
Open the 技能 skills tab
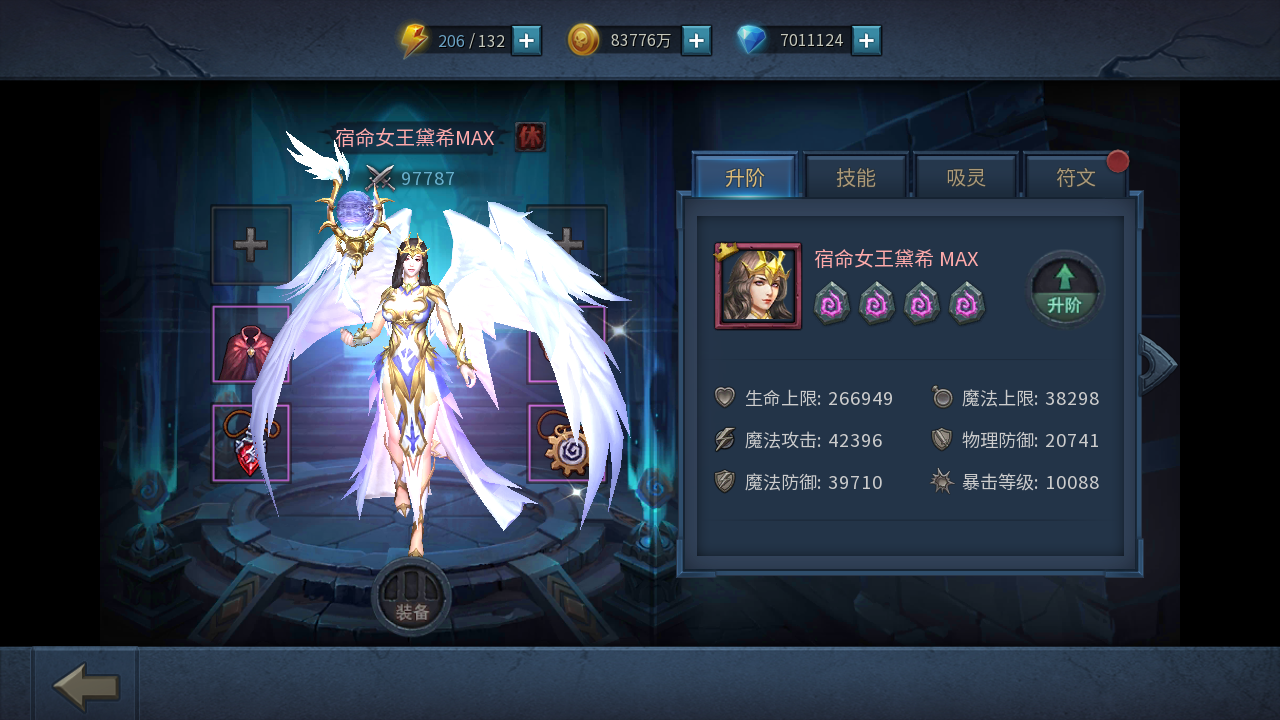(x=856, y=178)
